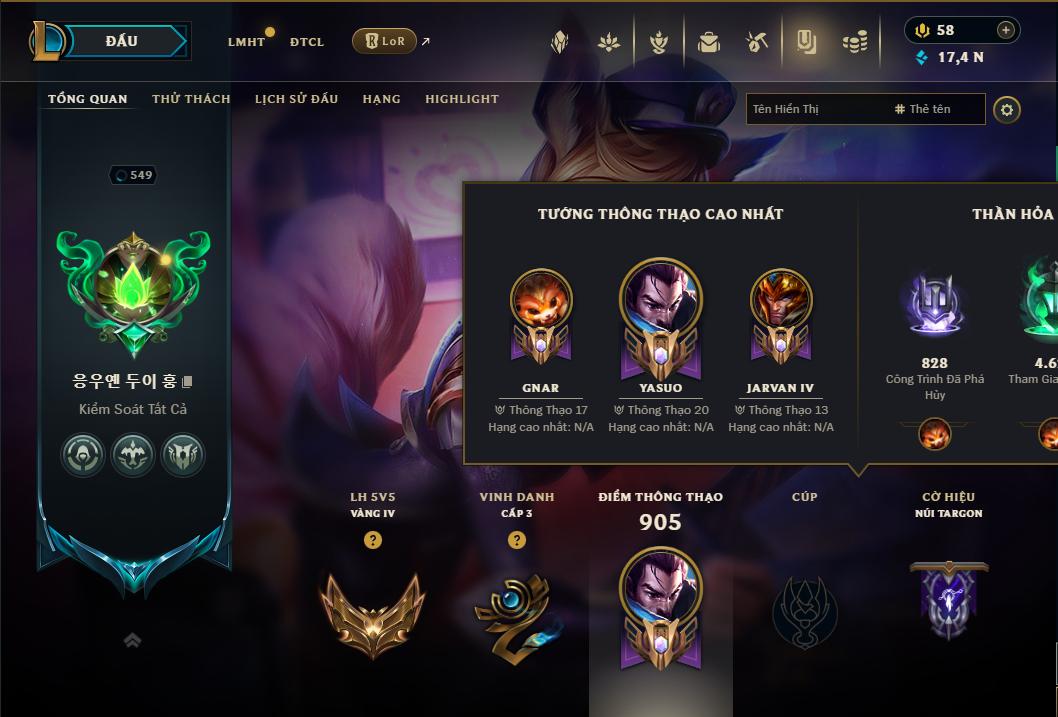Image resolution: width=1058 pixels, height=717 pixels.
Task: Go to the HẠNG tab
Action: pyautogui.click(x=381, y=99)
